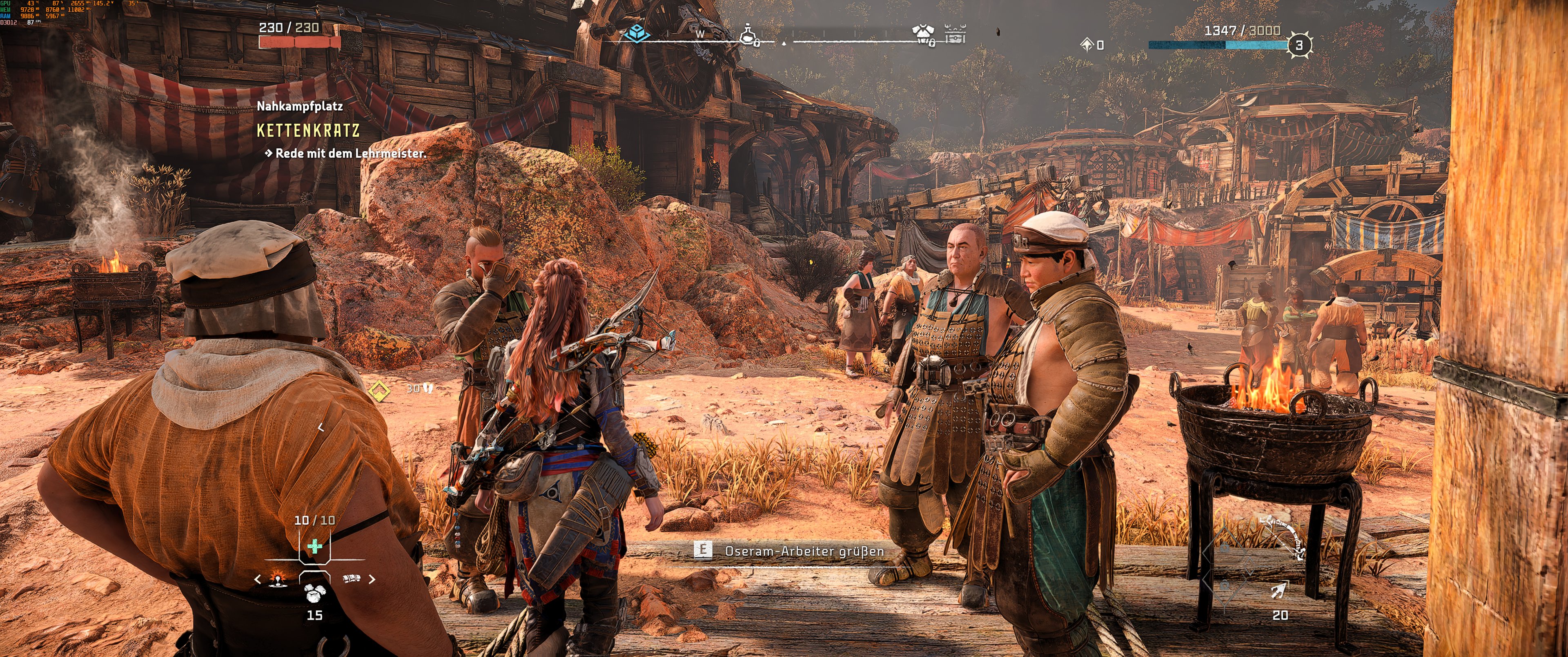Screen dimensions: 1568x657
Task: Click the skill points icon
Action: (1087, 45)
